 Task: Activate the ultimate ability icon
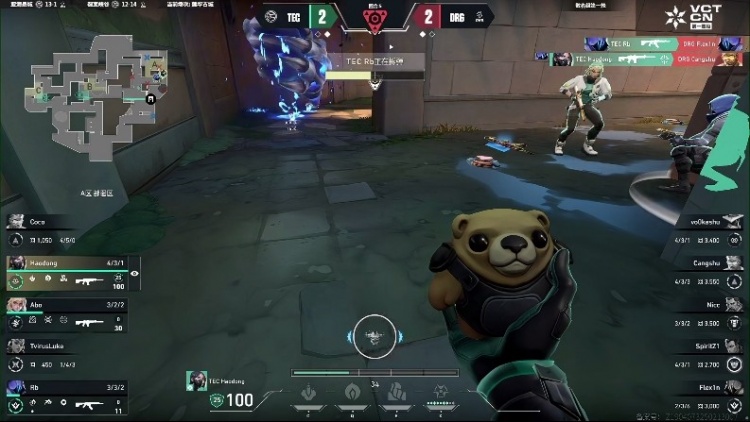point(438,392)
